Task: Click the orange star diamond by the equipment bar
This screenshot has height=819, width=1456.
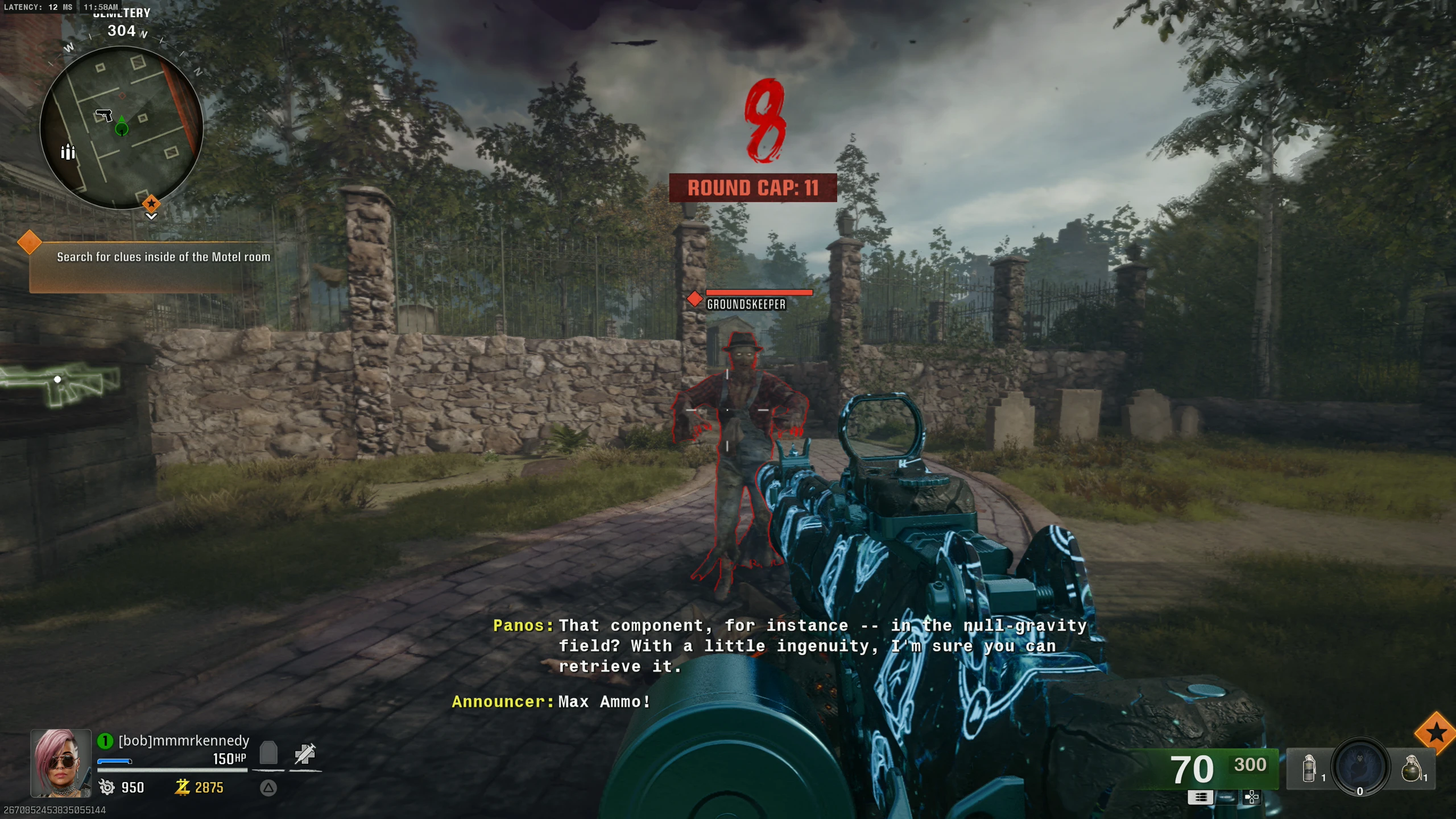Action: (1436, 733)
